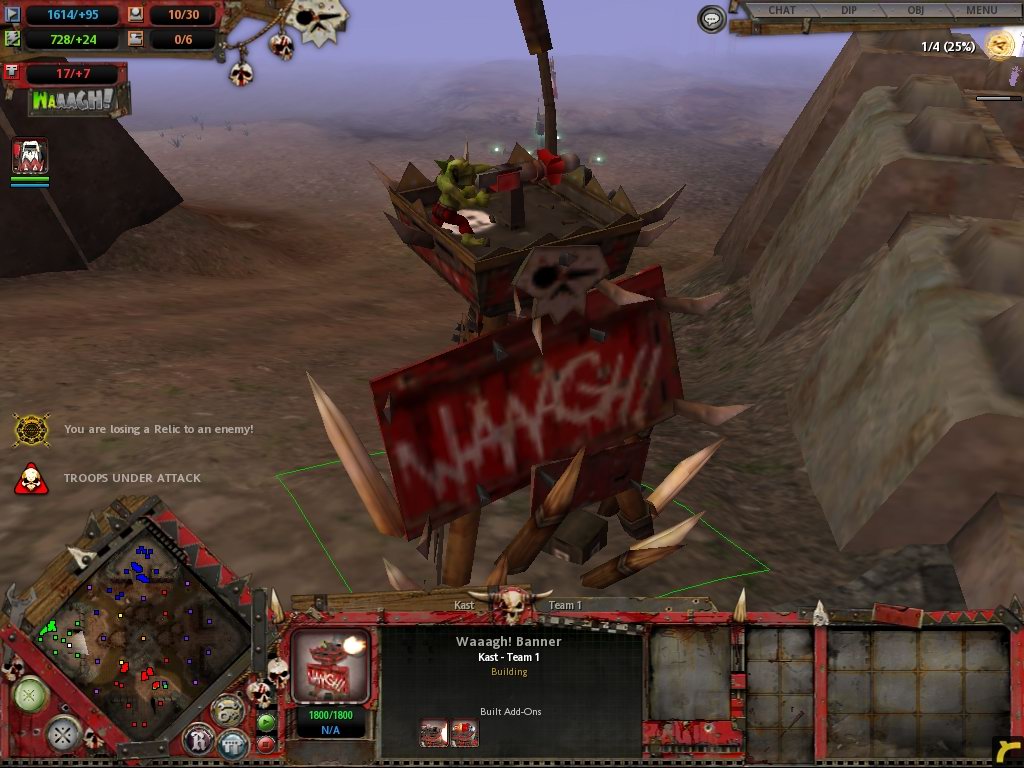Activate the round 'R' button
This screenshot has height=768, width=1024.
pos(199,741)
